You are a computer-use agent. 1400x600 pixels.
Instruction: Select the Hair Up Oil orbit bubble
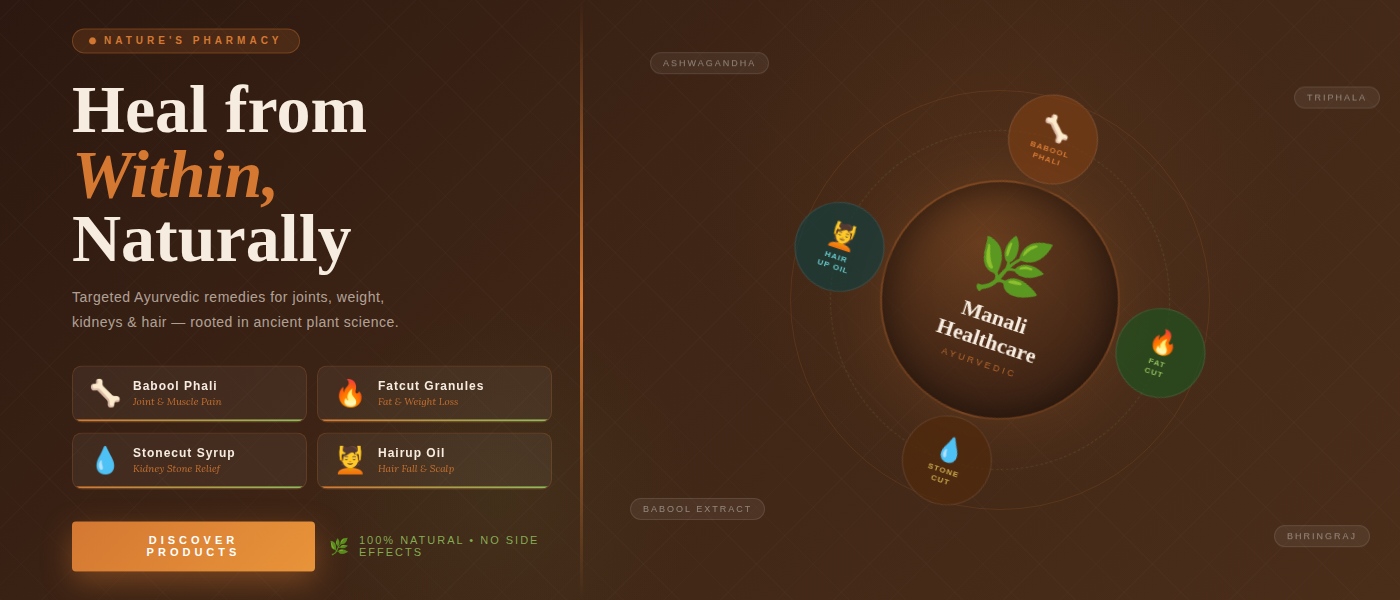click(839, 247)
